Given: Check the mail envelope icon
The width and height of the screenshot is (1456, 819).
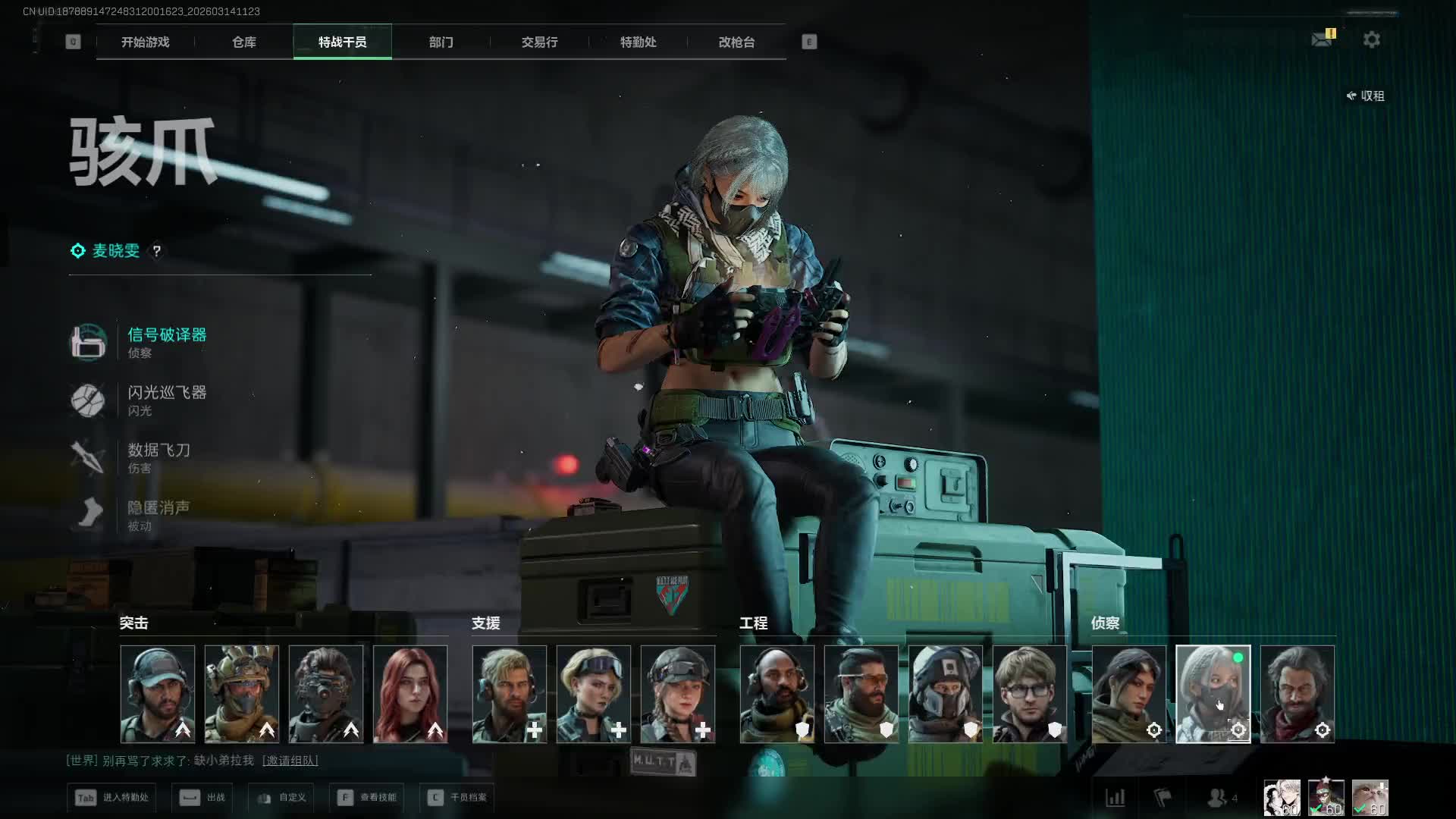Looking at the screenshot, I should pyautogui.click(x=1322, y=39).
